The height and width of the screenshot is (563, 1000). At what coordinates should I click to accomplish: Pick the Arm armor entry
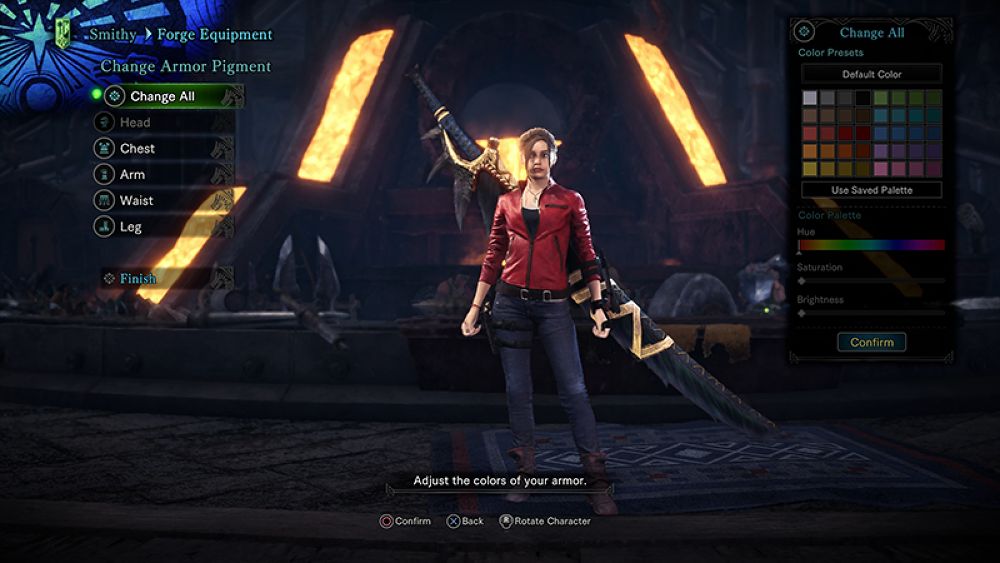pyautogui.click(x=133, y=174)
